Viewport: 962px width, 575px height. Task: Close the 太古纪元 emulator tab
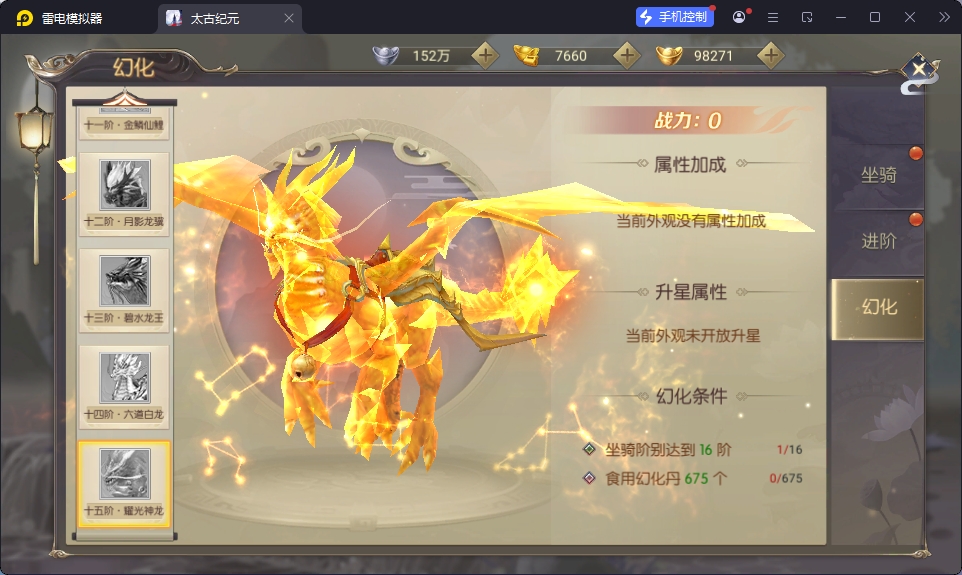(x=289, y=18)
